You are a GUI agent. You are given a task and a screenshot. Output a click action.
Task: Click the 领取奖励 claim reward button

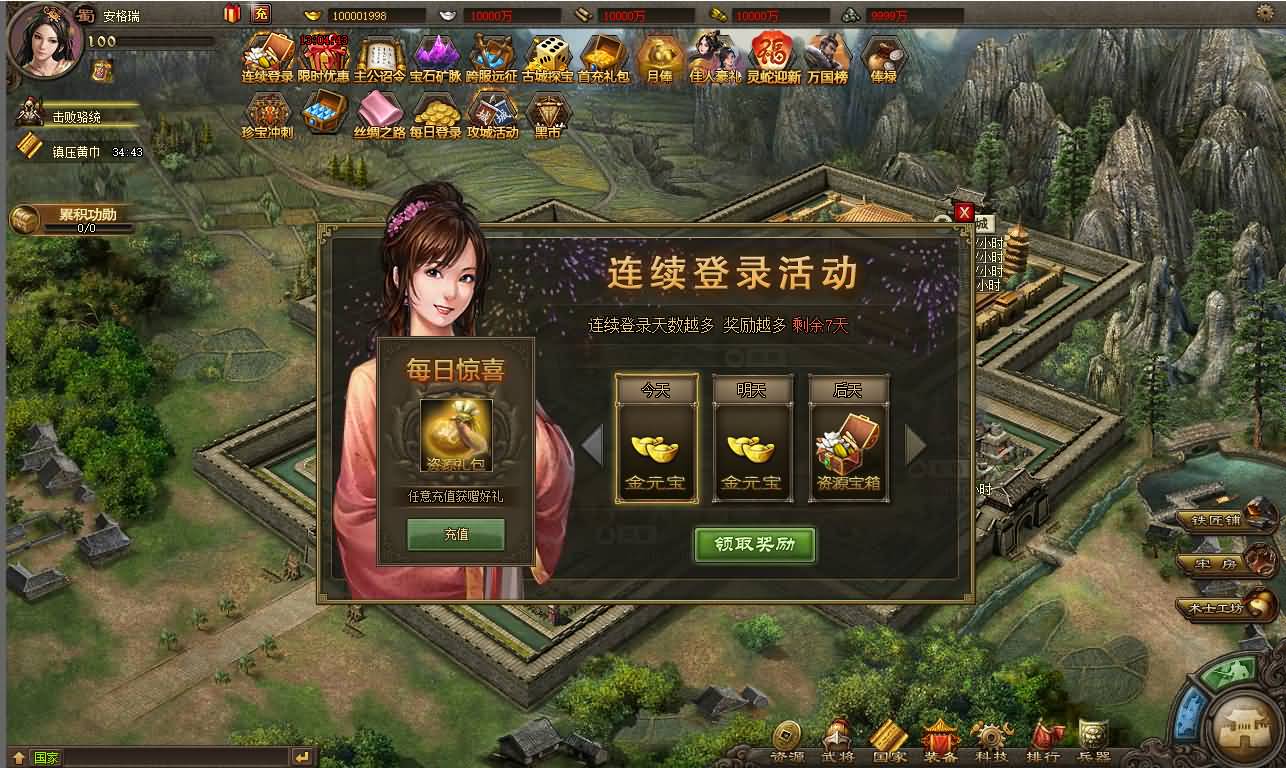756,547
